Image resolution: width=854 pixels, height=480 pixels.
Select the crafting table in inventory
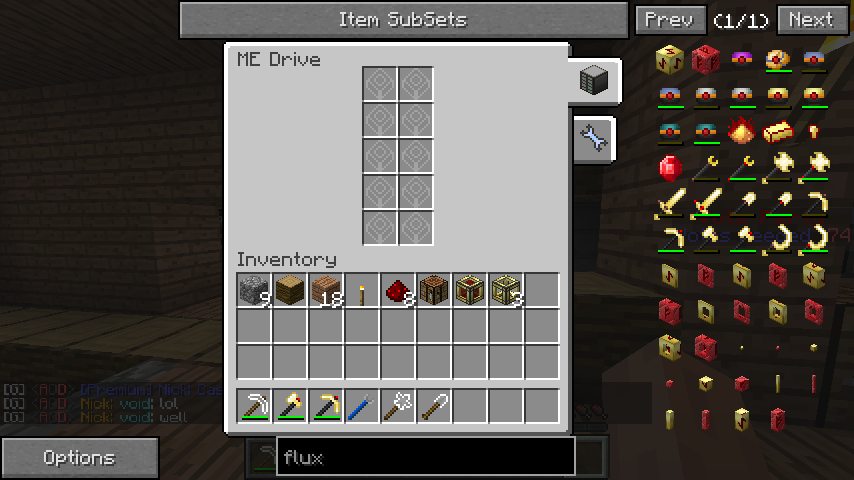click(434, 290)
